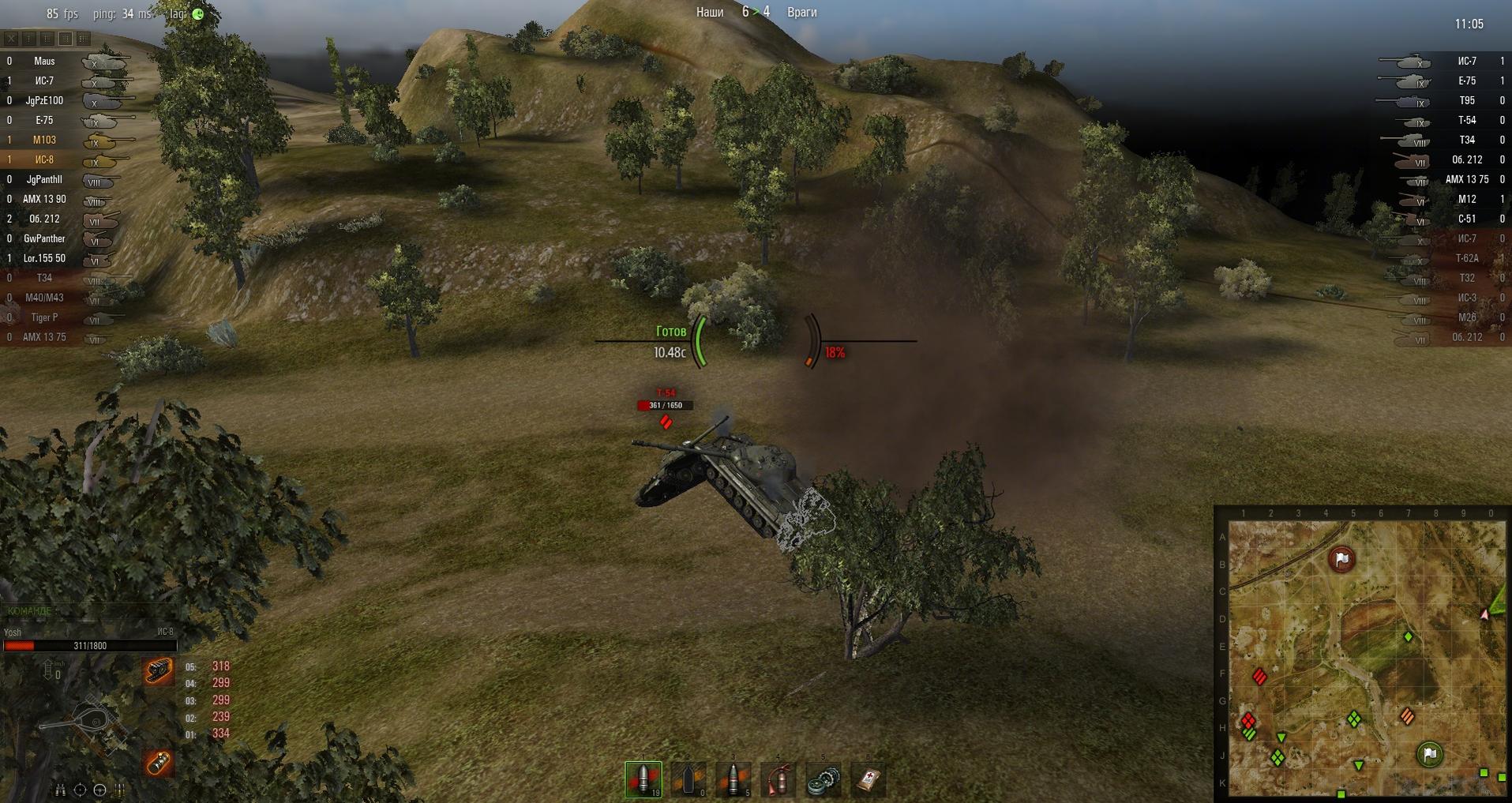Image resolution: width=1512 pixels, height=803 pixels.
Task: Use the fire extinguisher consumable
Action: coord(779,779)
